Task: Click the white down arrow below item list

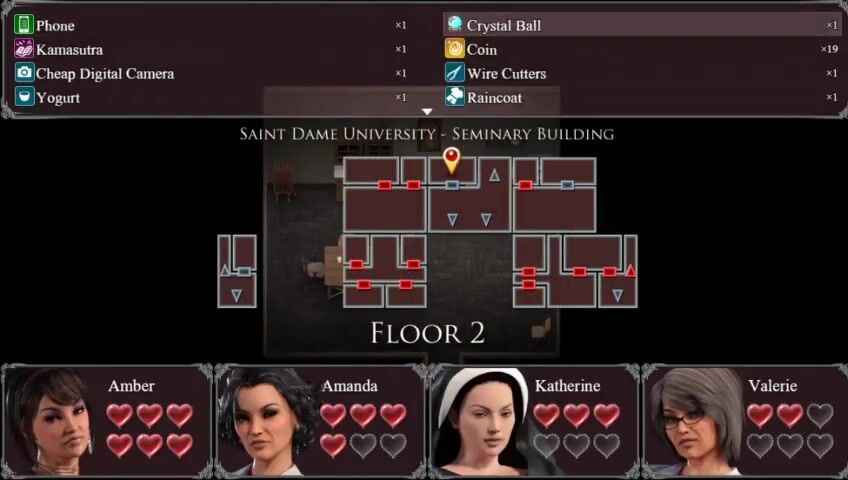Action: 426,111
